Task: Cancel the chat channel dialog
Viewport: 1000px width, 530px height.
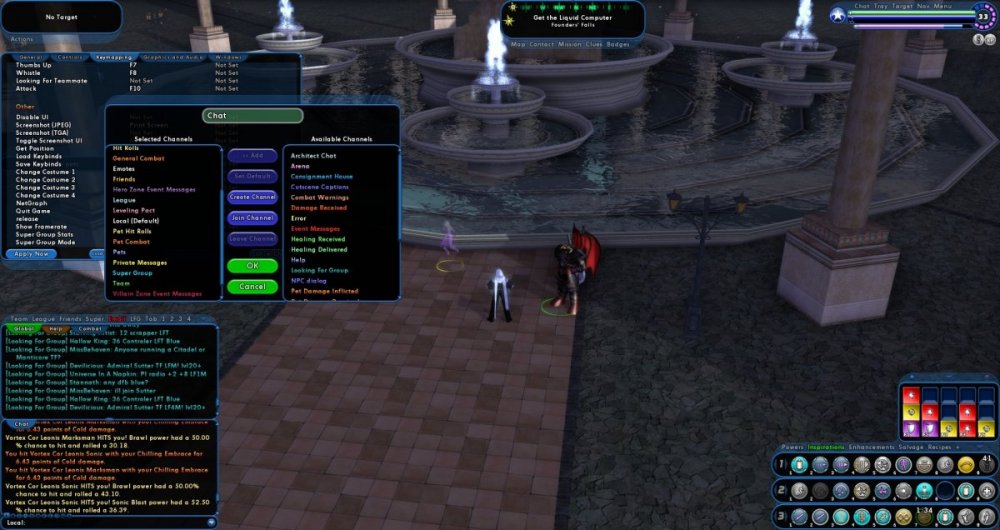Action: point(252,287)
